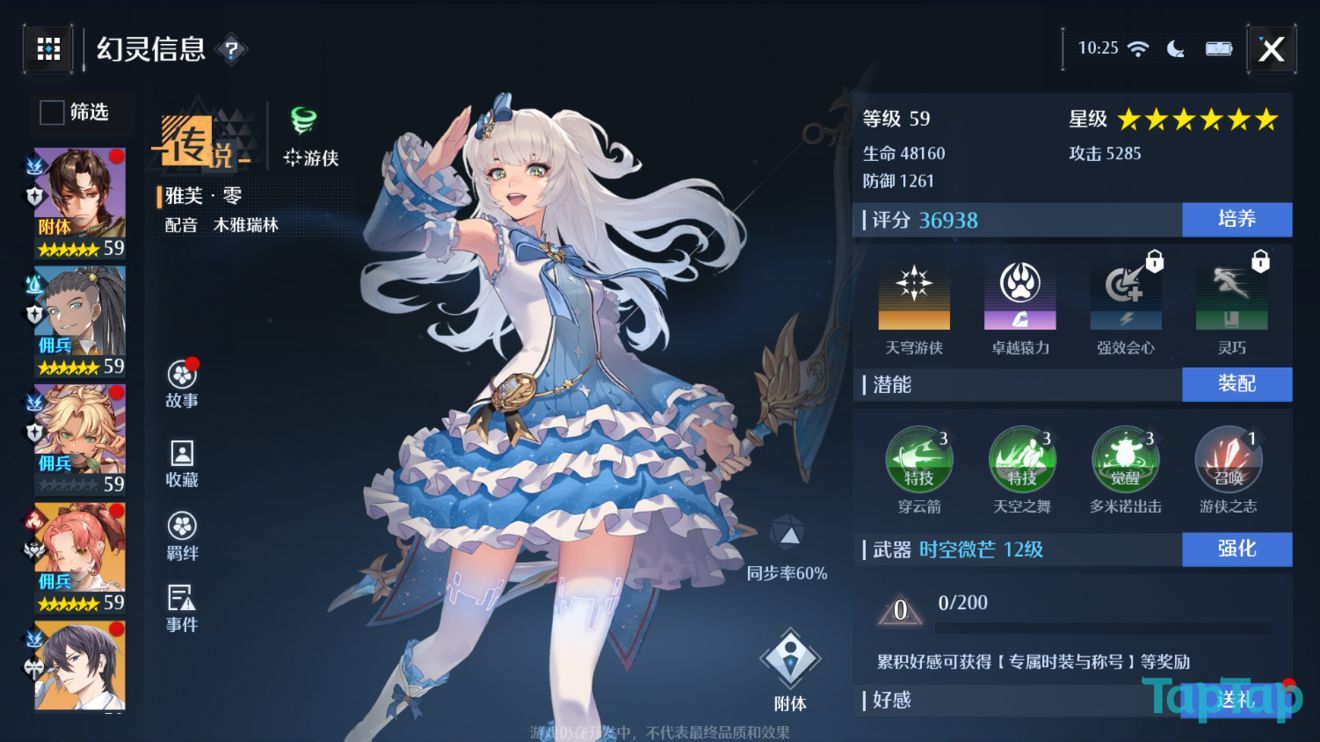The width and height of the screenshot is (1320, 742).
Task: Open the 卓越猿力 talent details
Action: (x=1019, y=295)
